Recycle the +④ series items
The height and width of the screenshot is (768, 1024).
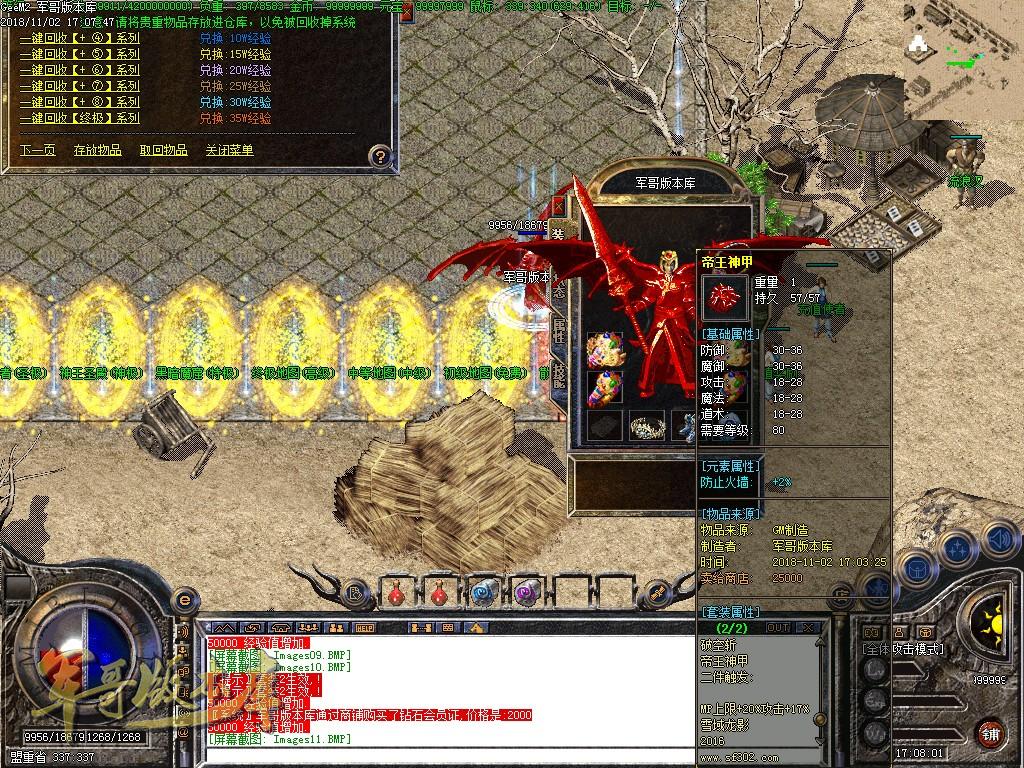[80, 39]
